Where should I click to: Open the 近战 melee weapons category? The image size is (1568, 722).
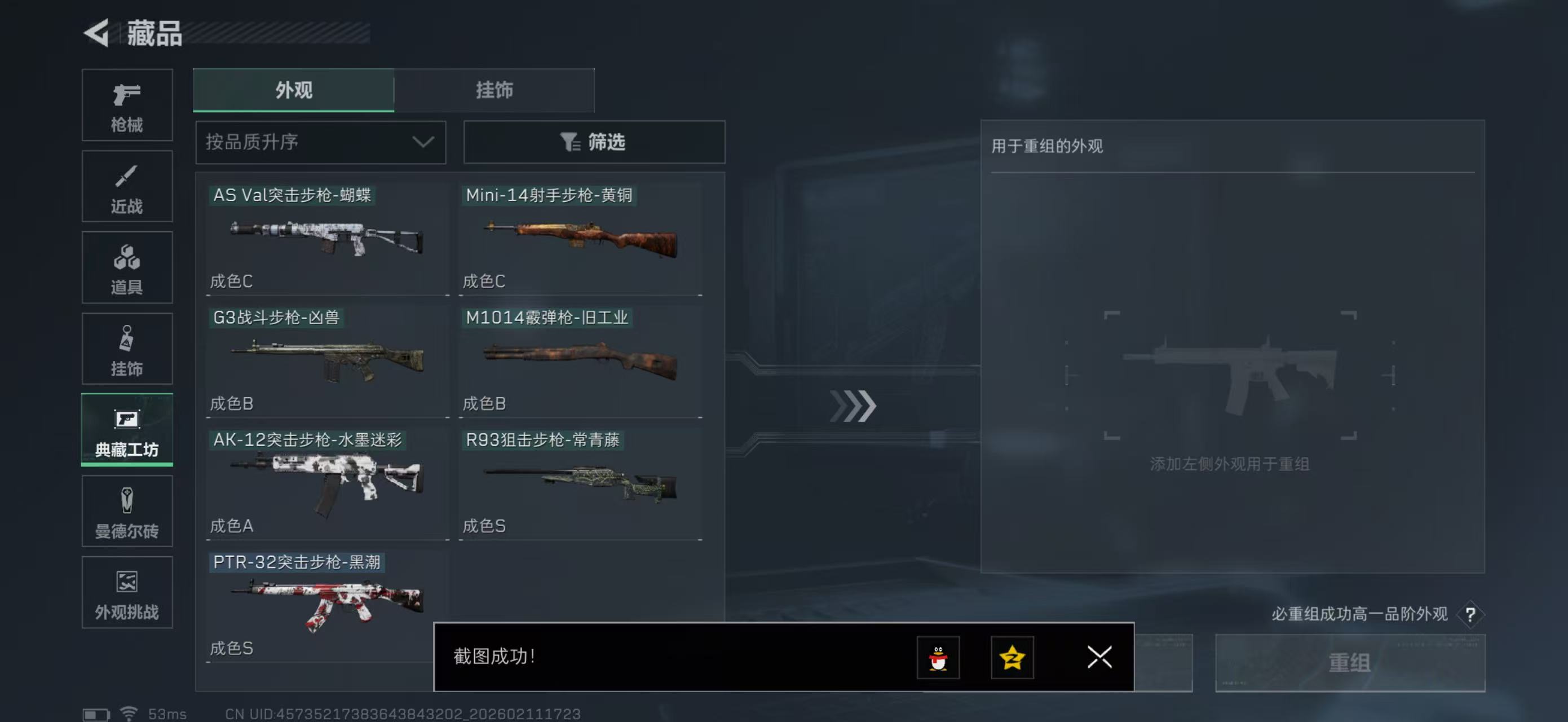[x=127, y=186]
